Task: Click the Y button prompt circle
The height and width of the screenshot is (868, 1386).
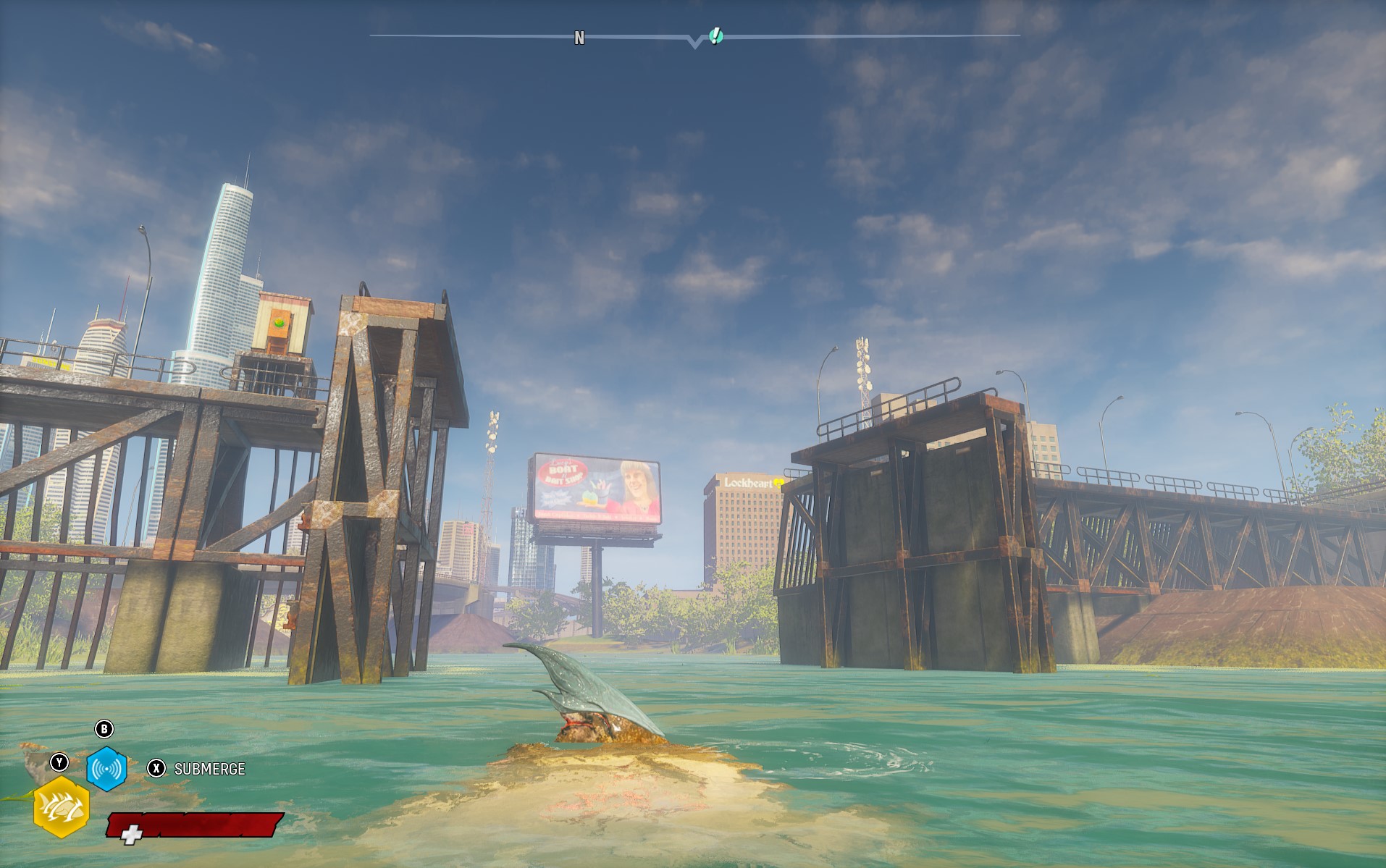Action: pos(58,764)
